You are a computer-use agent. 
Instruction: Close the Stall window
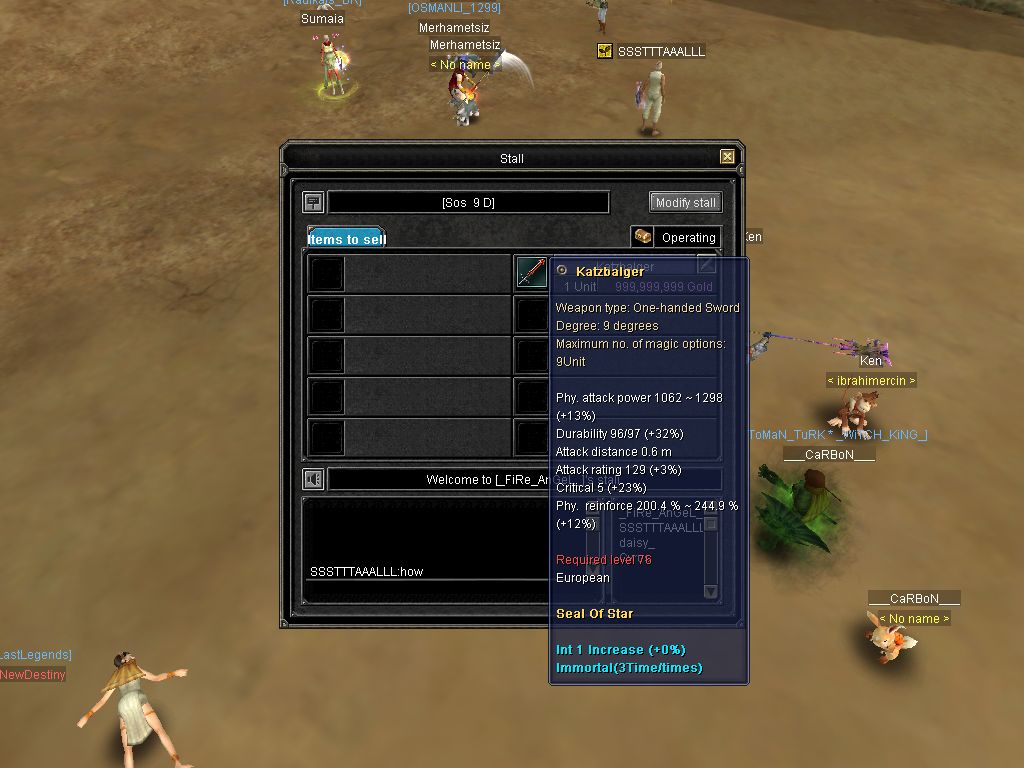tap(727, 157)
